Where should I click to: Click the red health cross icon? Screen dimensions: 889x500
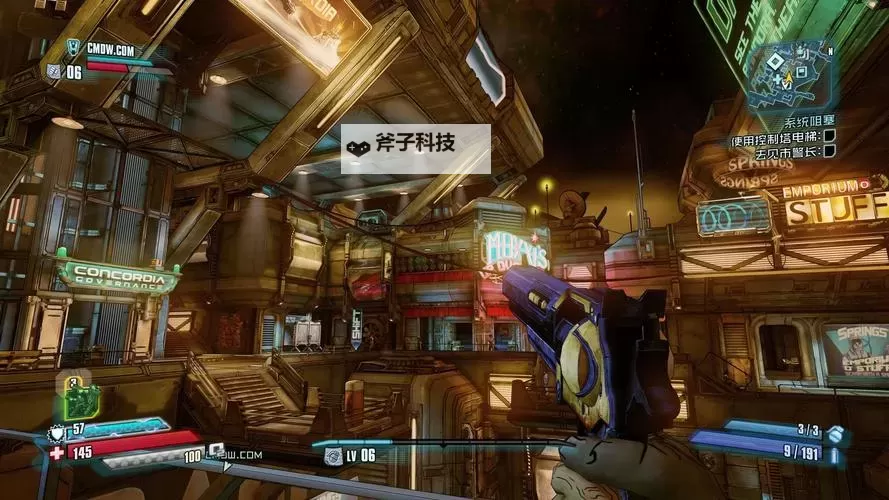coord(57,452)
